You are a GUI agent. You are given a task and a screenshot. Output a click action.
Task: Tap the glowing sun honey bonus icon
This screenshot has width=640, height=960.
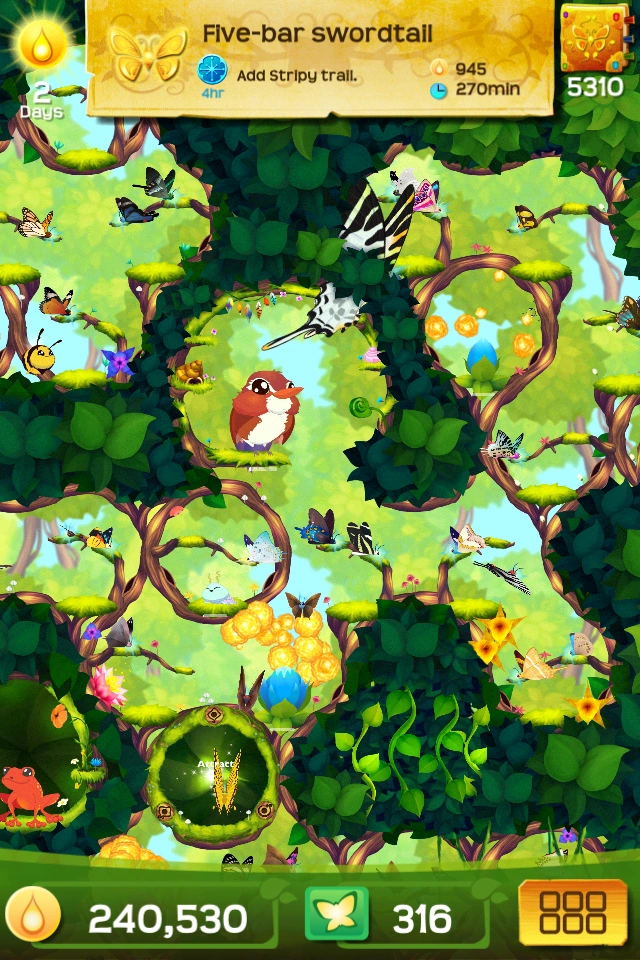pyautogui.click(x=43, y=44)
